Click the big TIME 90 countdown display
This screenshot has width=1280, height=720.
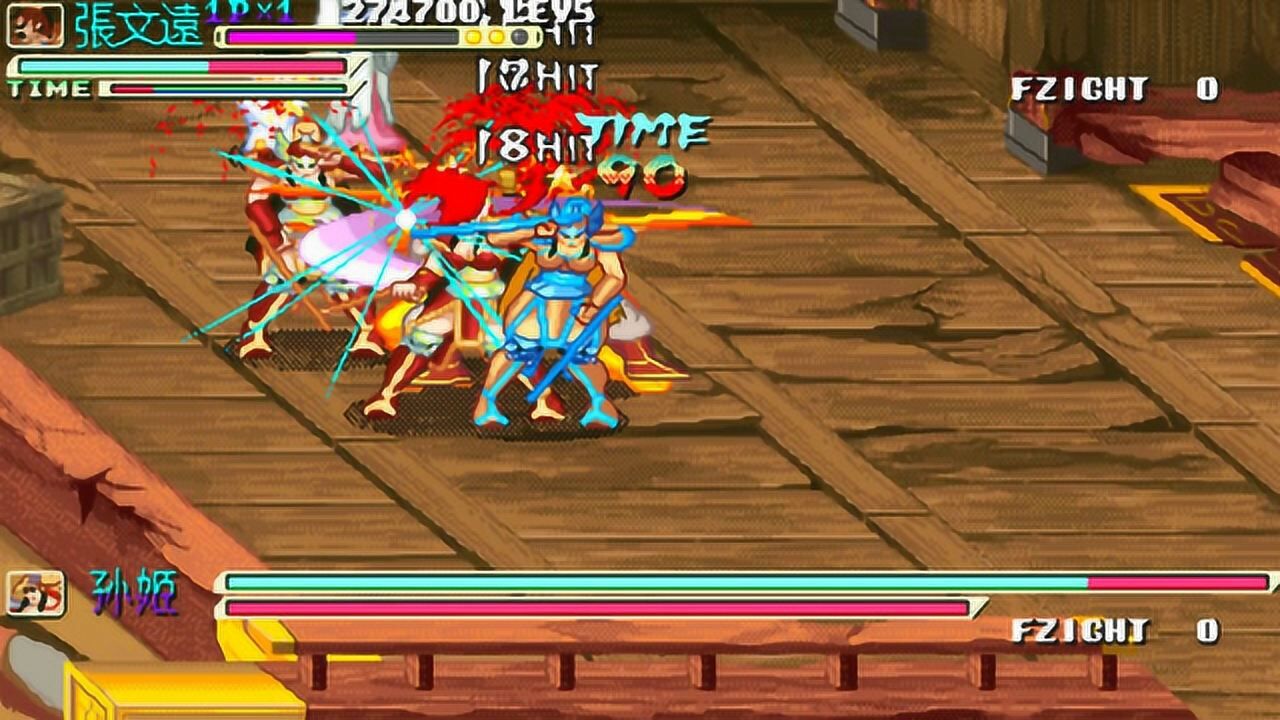point(645,152)
